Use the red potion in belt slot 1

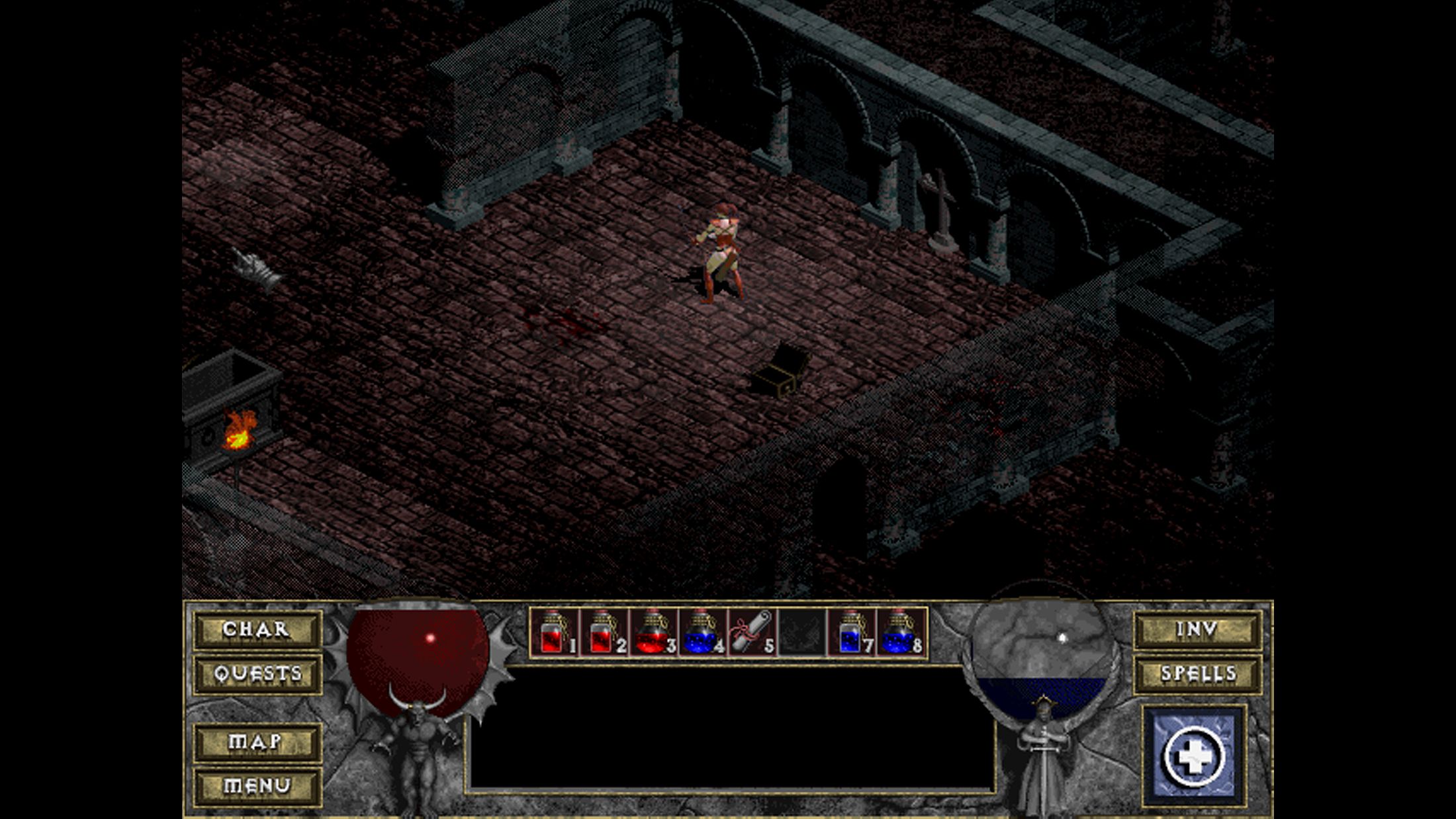click(555, 633)
